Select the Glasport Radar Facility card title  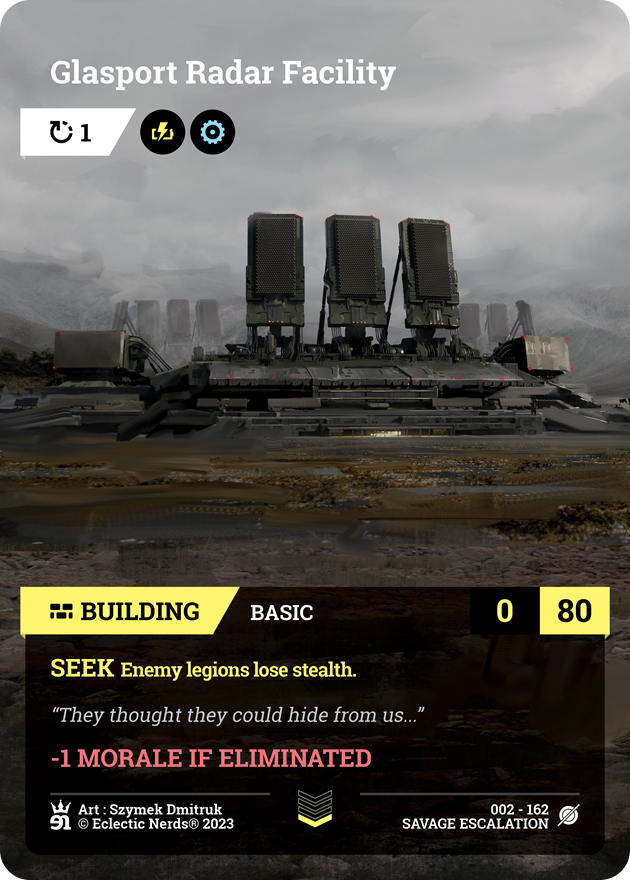[223, 73]
